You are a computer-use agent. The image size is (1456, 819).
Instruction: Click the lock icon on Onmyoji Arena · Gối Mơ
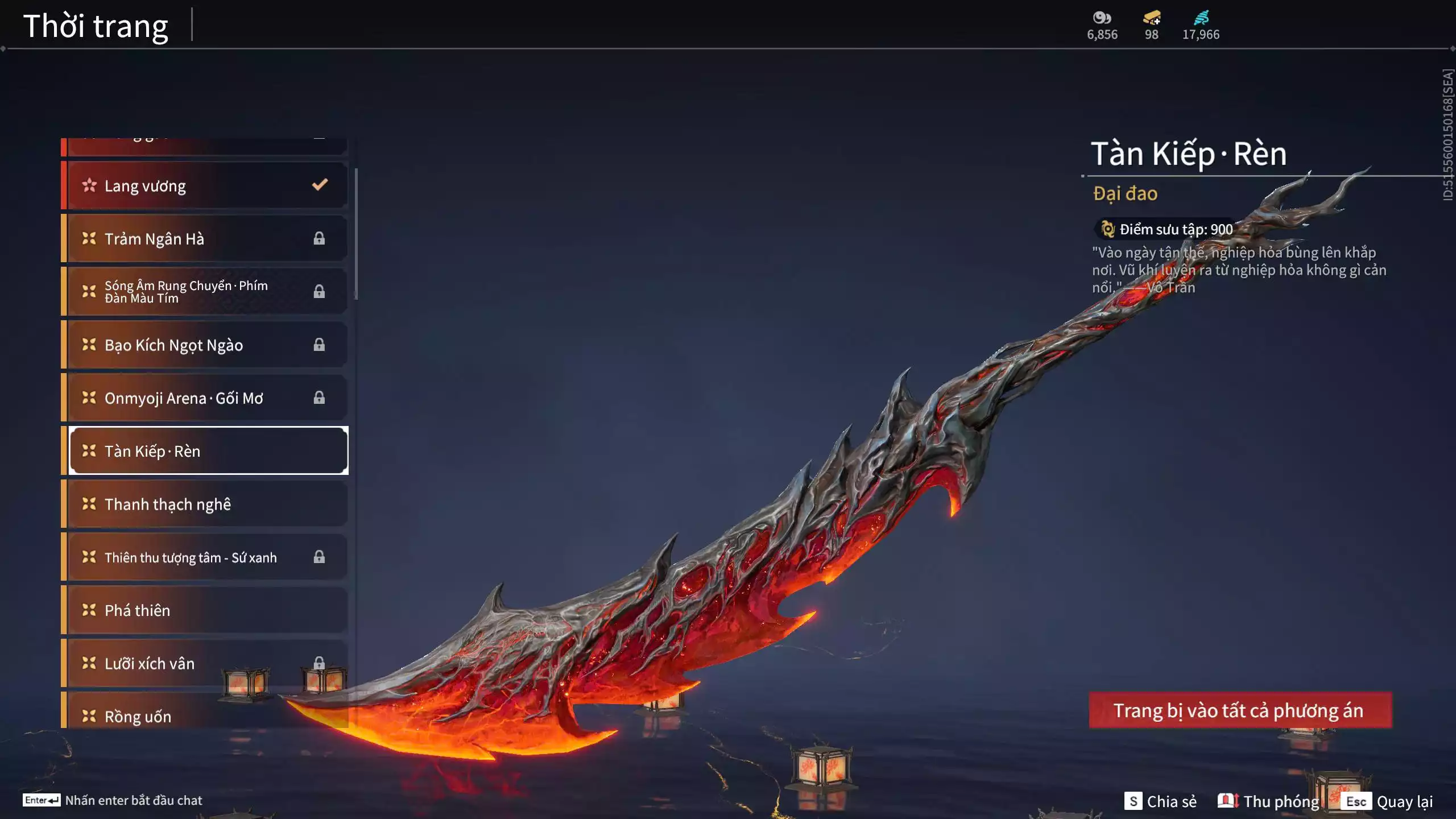(x=319, y=398)
